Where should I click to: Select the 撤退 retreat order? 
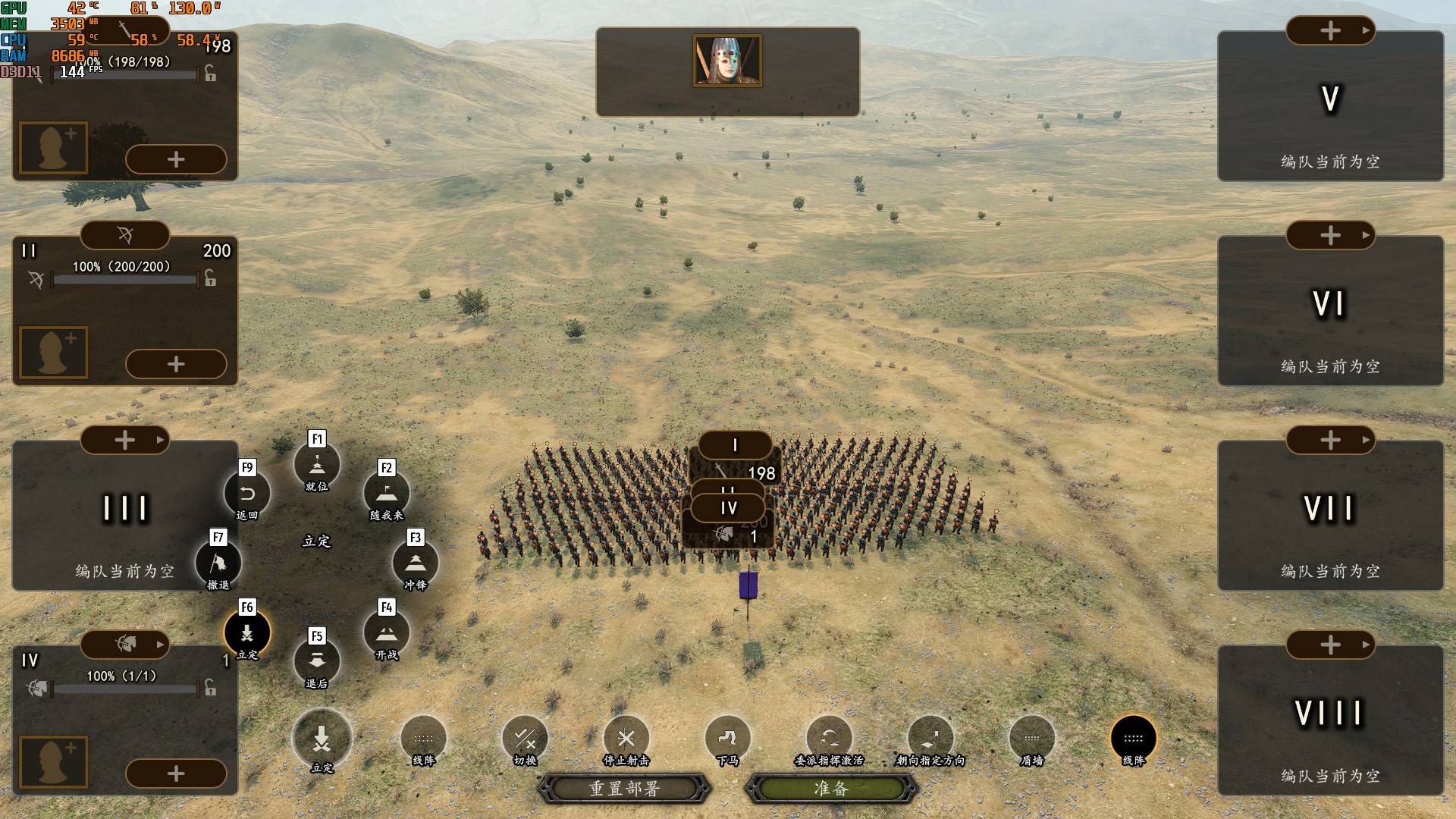coord(218,563)
